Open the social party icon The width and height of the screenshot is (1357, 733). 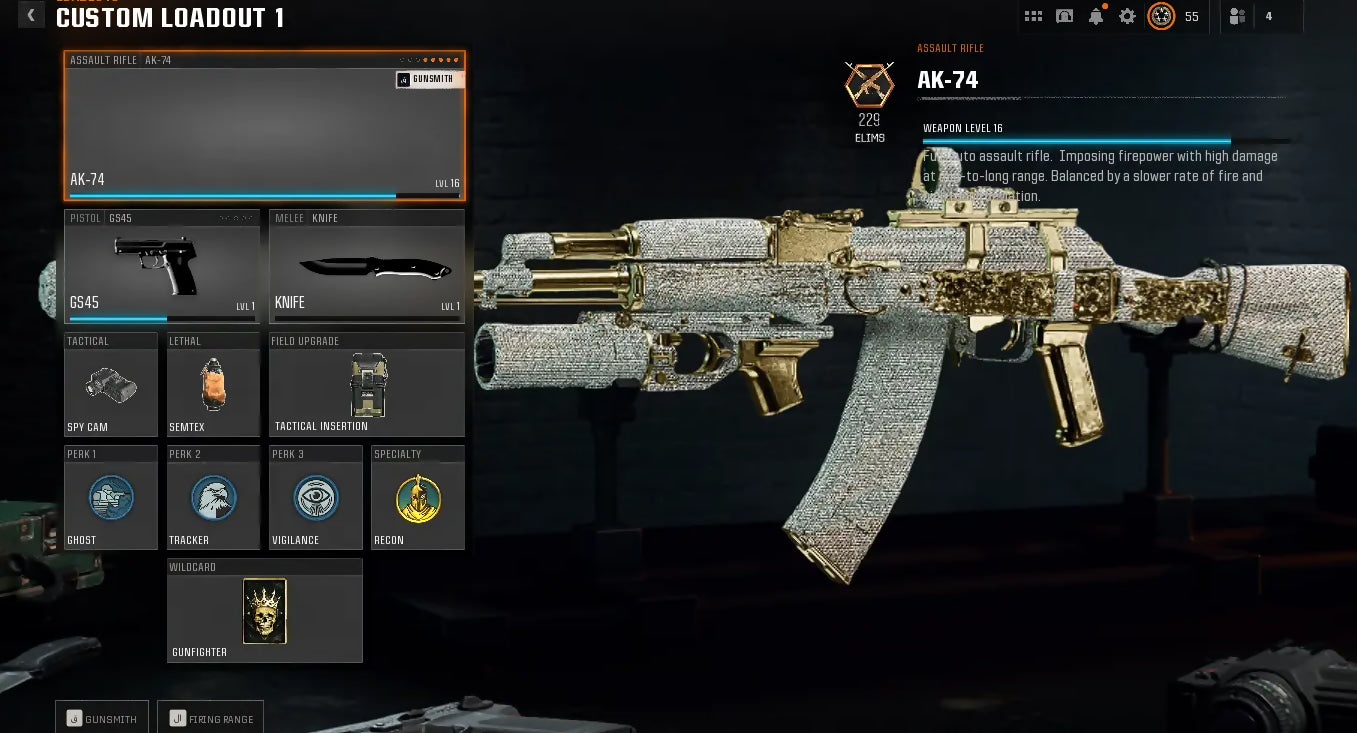(x=1238, y=16)
